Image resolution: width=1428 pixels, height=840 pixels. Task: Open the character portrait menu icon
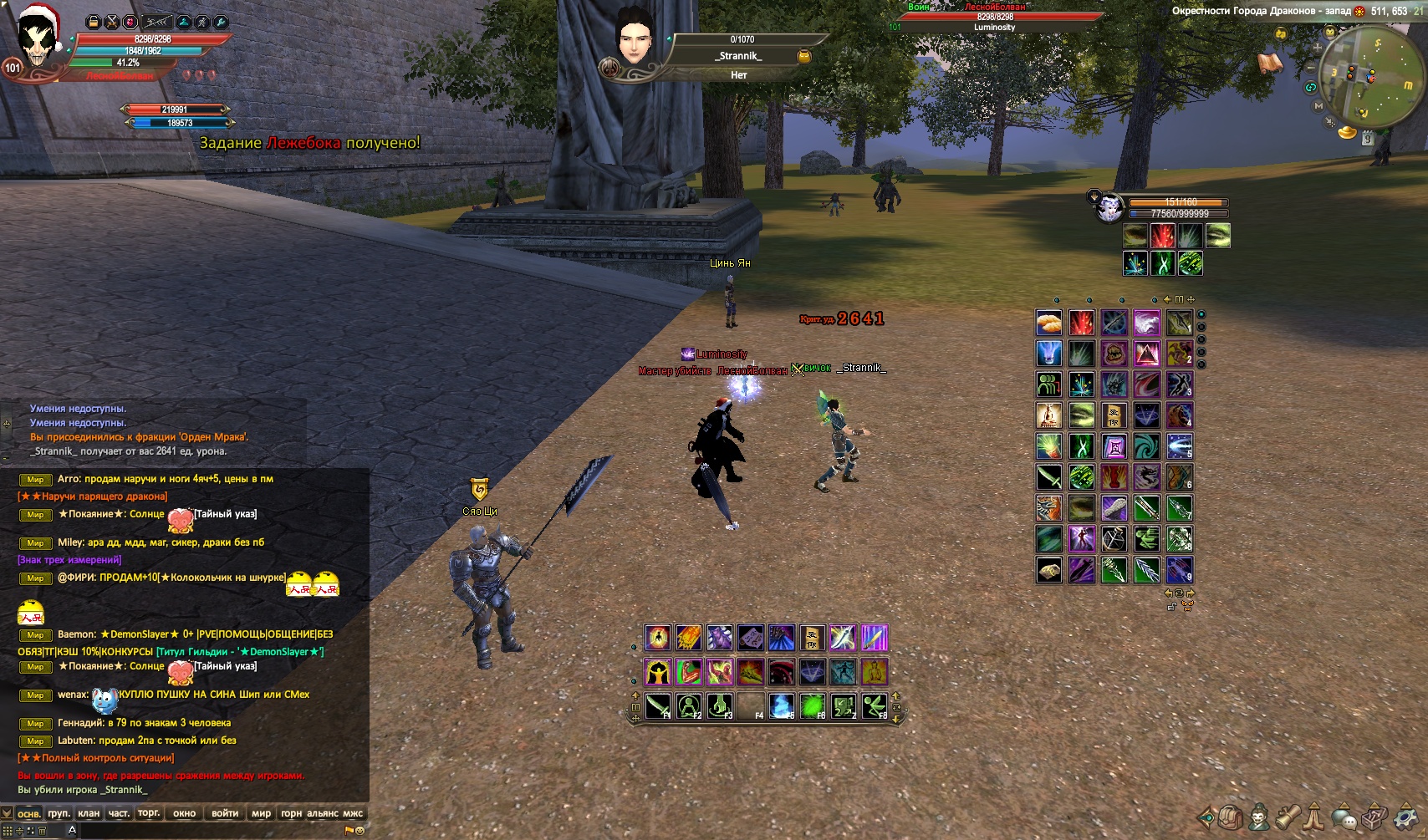[1258, 817]
